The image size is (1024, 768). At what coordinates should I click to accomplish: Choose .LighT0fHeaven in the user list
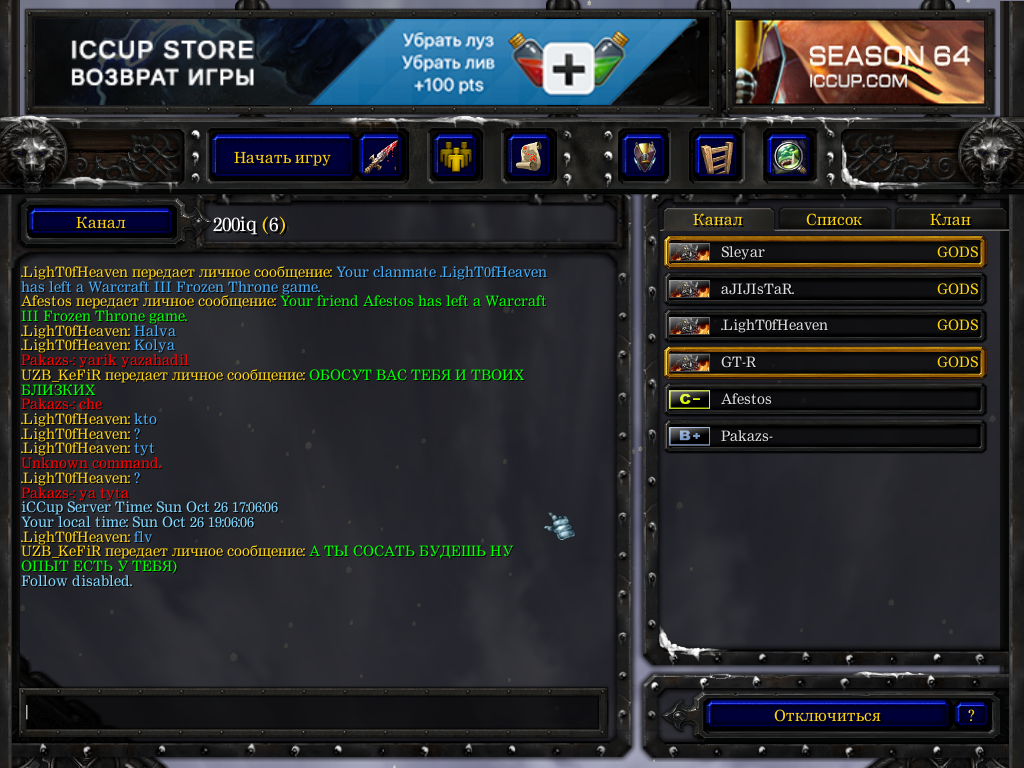point(824,325)
